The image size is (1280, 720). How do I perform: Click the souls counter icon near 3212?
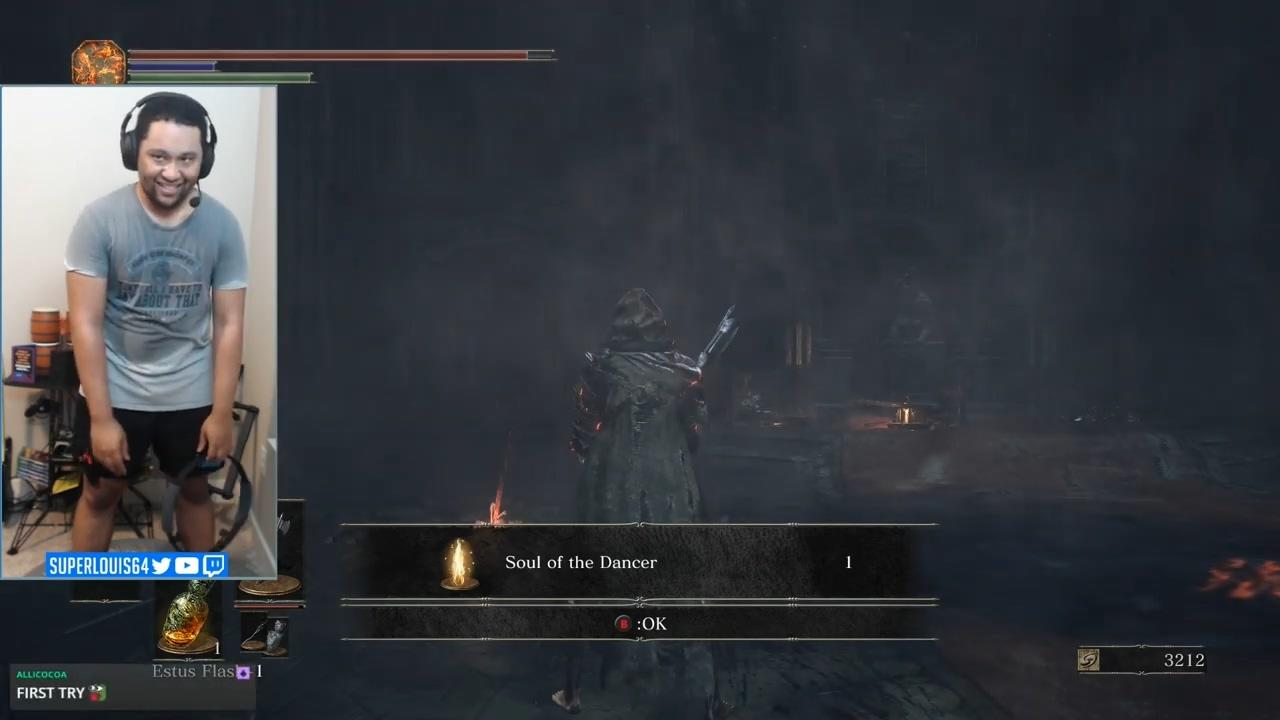coord(1089,660)
